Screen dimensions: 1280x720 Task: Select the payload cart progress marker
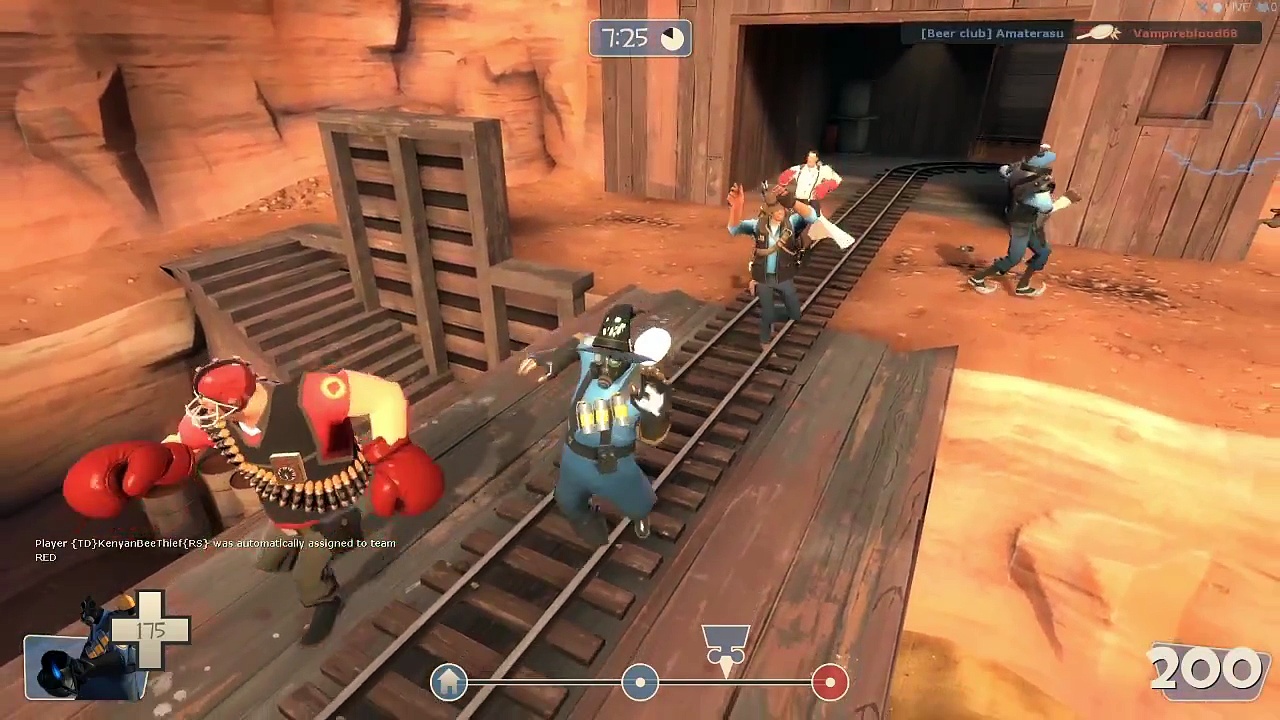[x=726, y=645]
